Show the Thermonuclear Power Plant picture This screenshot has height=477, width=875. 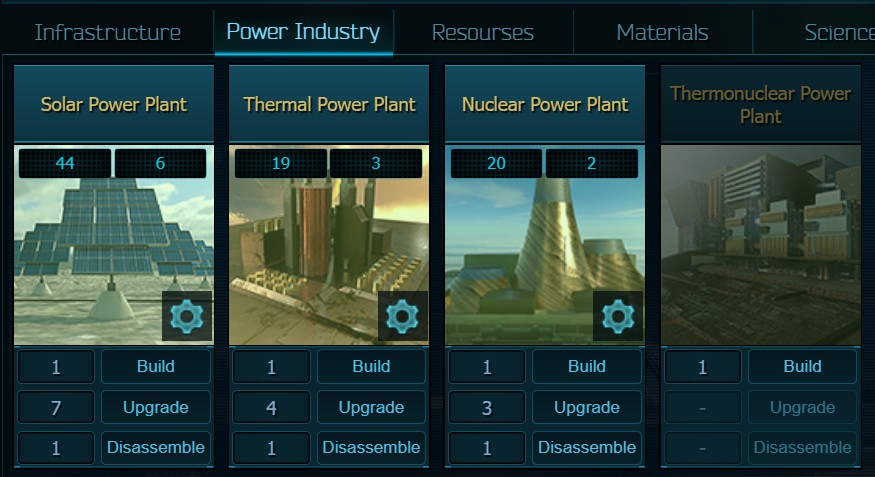[x=760, y=245]
